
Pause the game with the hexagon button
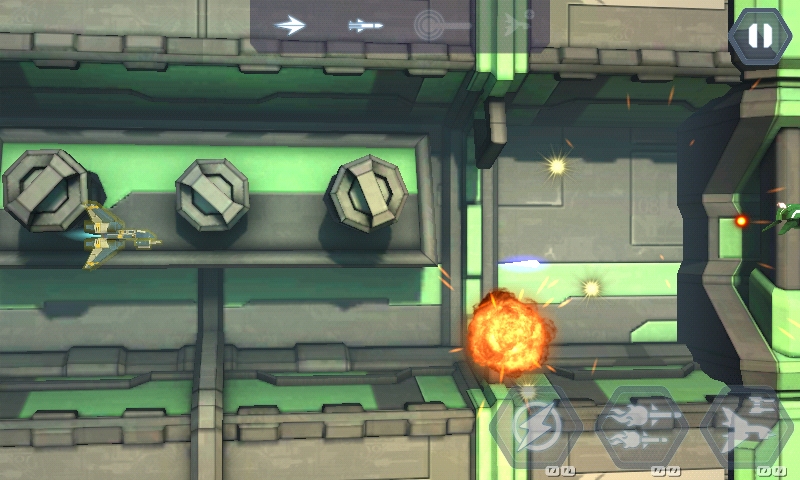pyautogui.click(x=760, y=37)
